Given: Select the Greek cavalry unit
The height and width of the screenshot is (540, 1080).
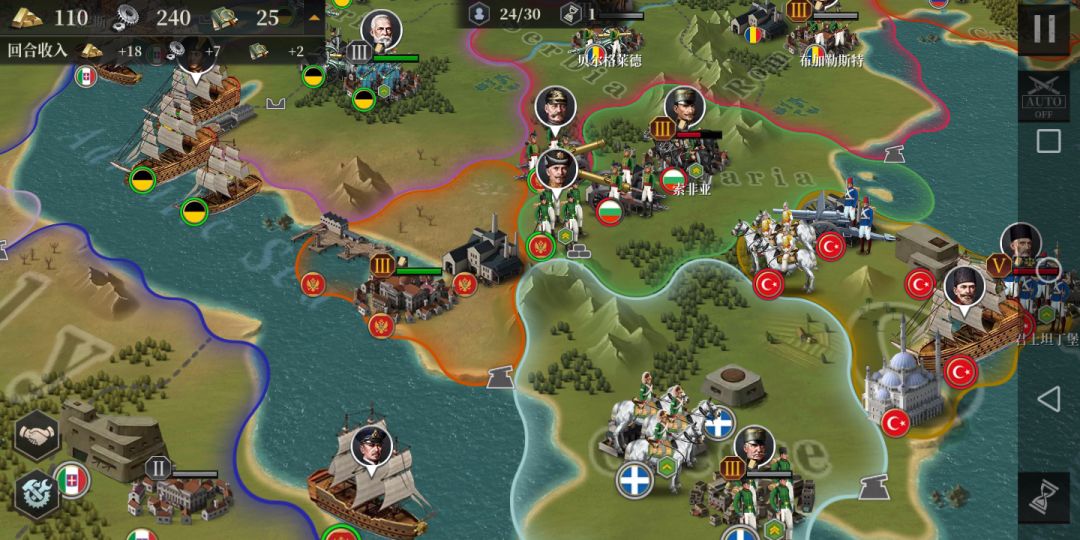Looking at the screenshot, I should 656,432.
